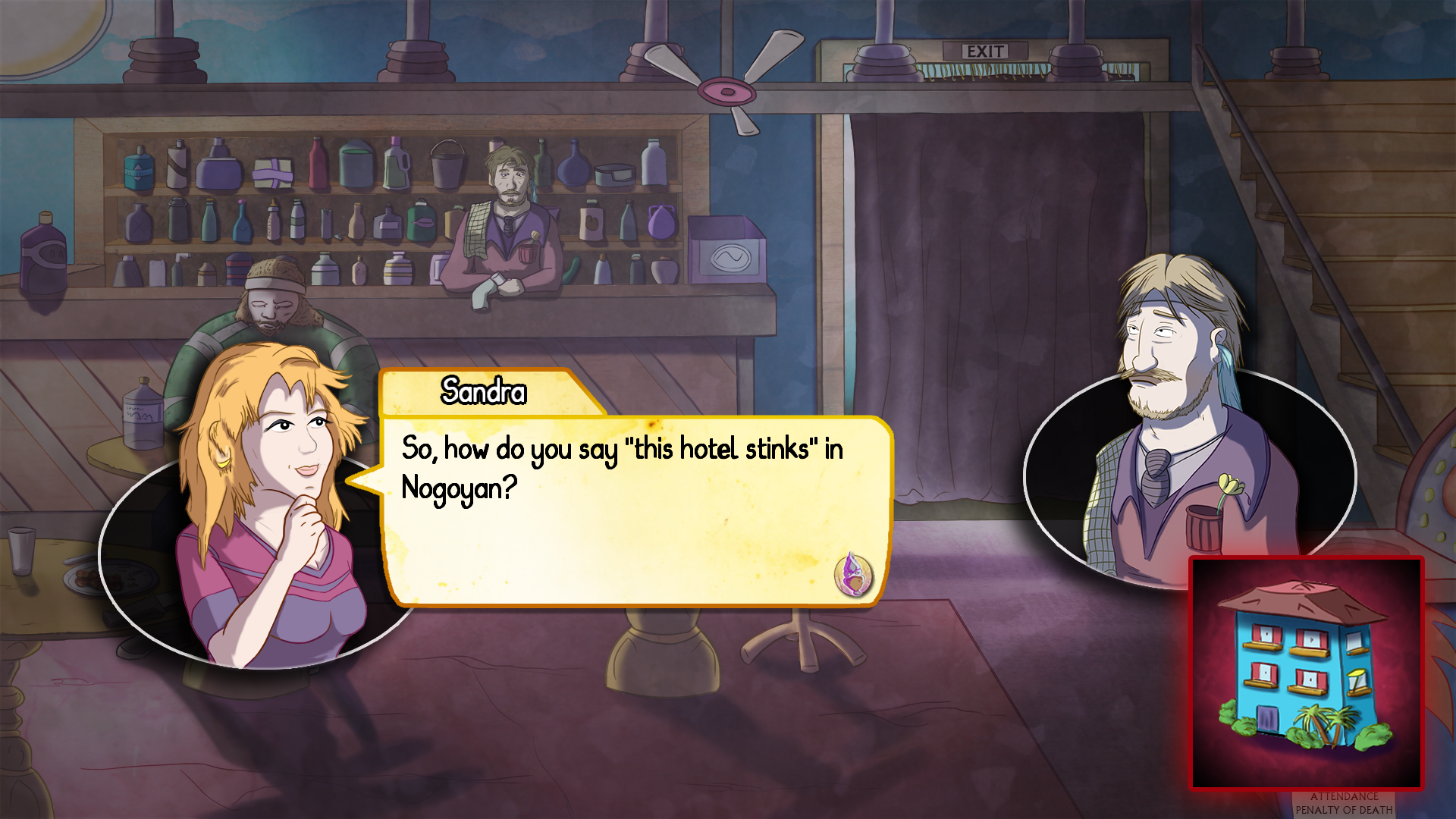Select the blue hotel topic picture
1456x819 pixels.
click(x=1306, y=673)
